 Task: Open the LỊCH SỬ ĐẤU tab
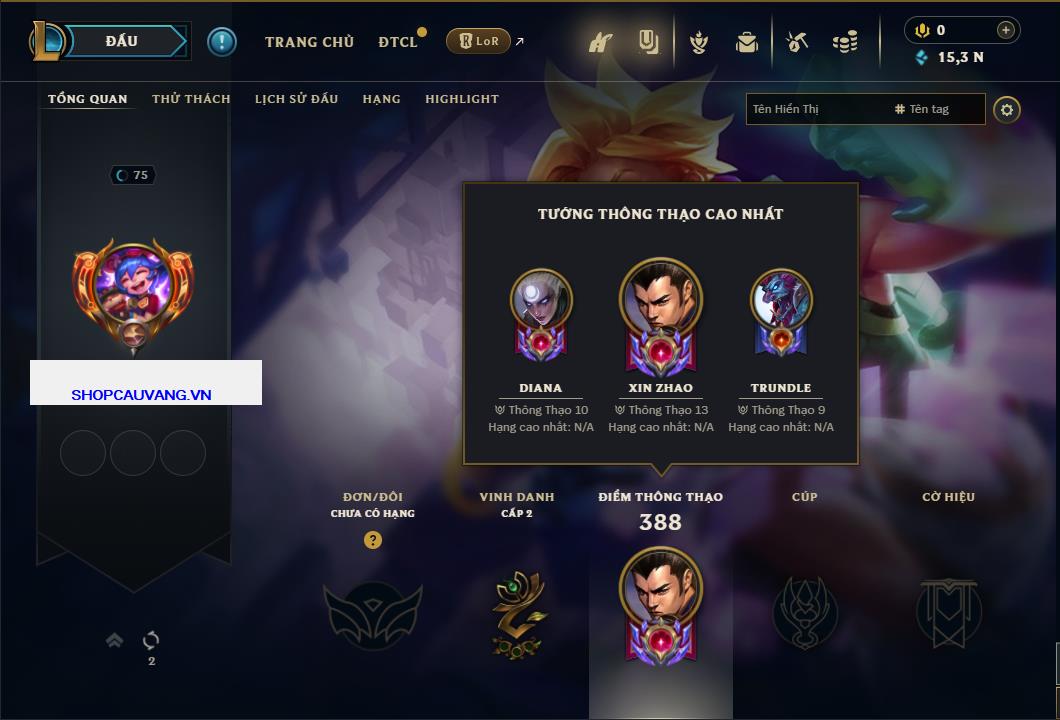tap(296, 99)
